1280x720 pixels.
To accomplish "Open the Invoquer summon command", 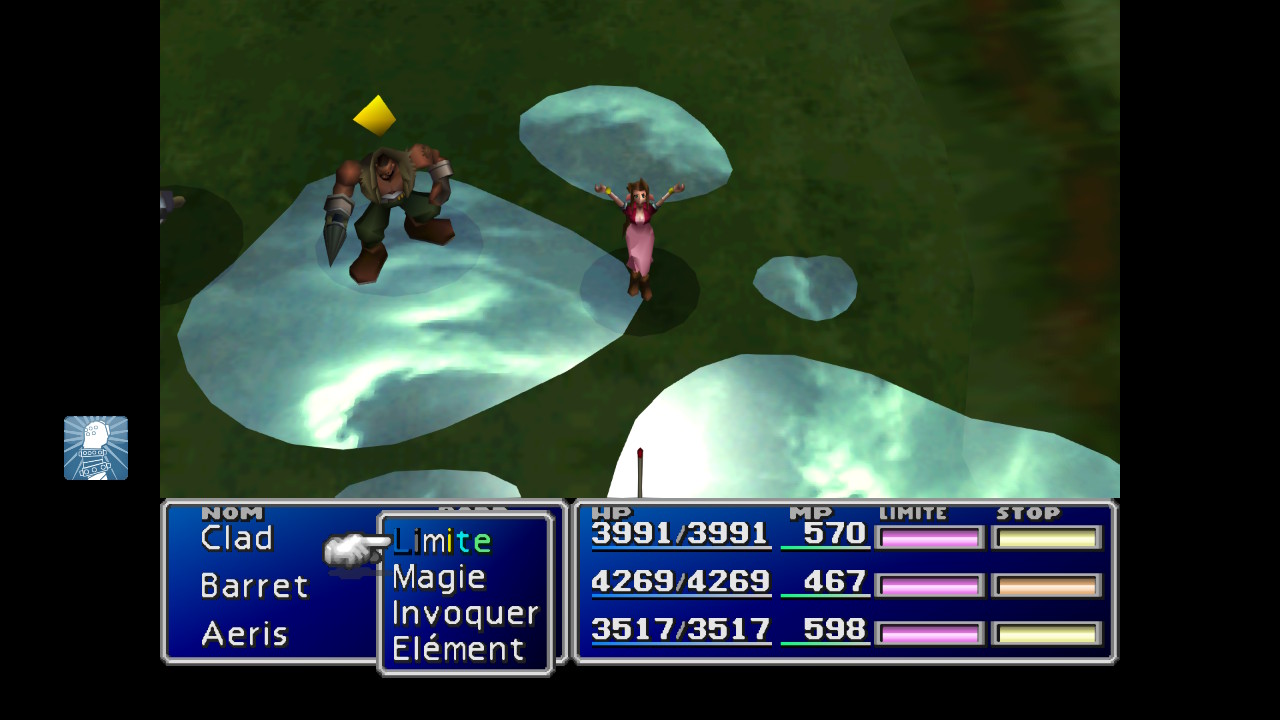I will pyautogui.click(x=465, y=613).
